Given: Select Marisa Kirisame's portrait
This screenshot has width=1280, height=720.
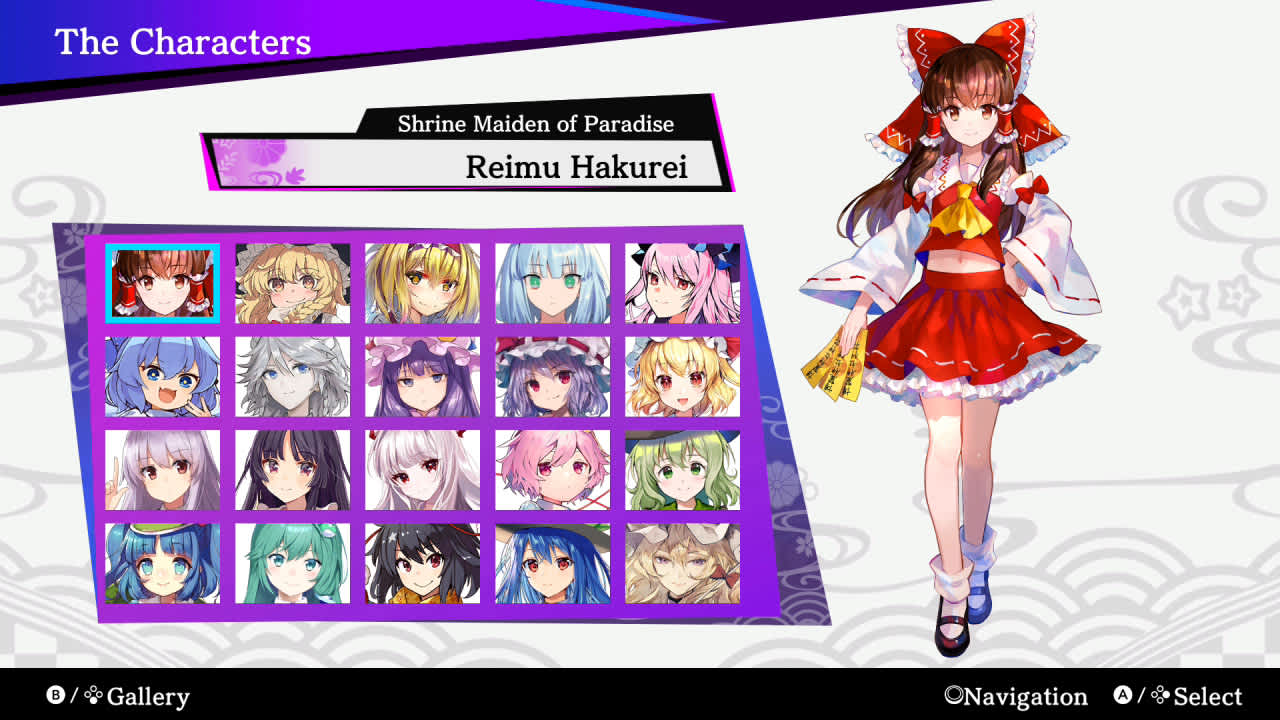Looking at the screenshot, I should click(x=293, y=282).
